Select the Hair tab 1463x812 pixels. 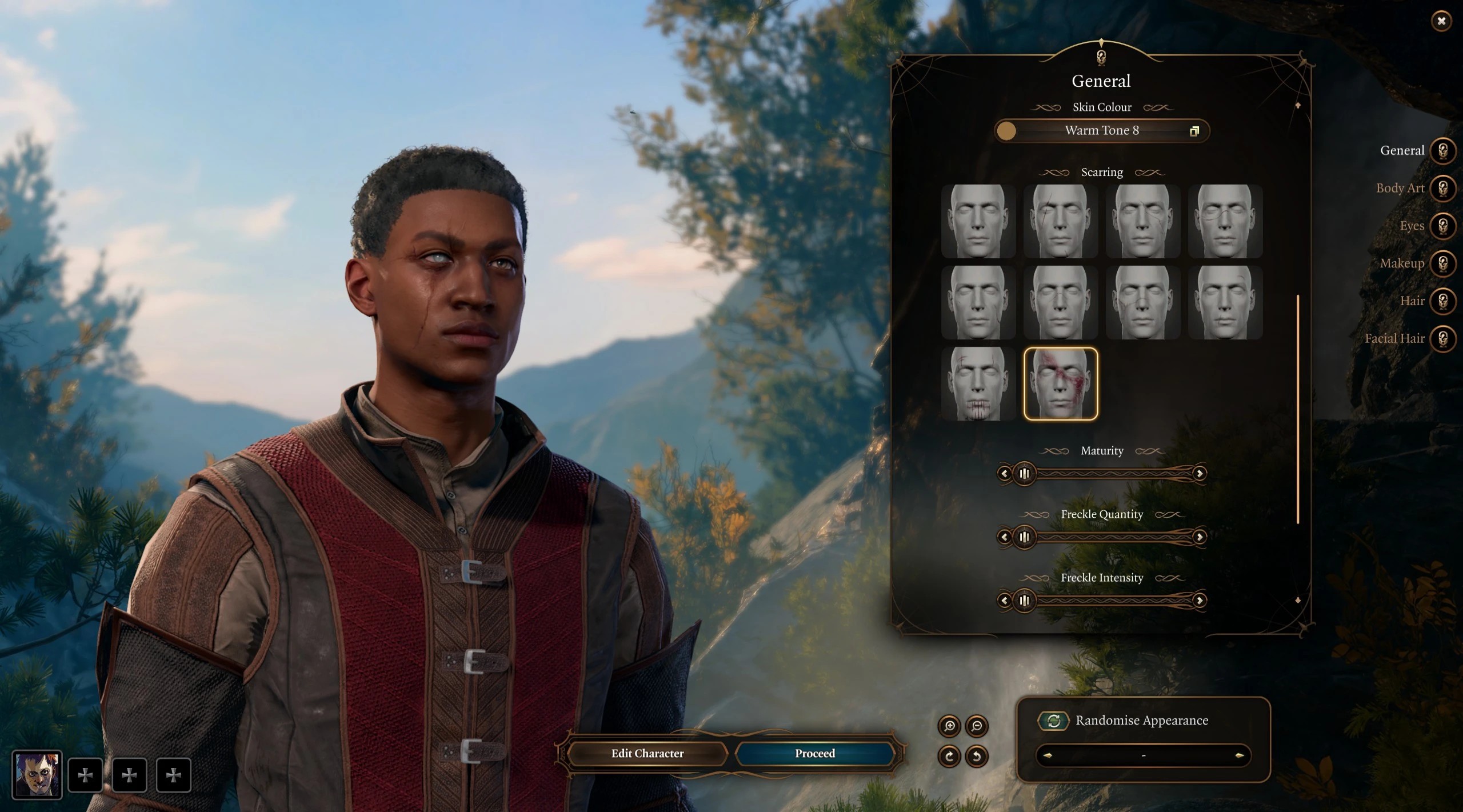(1442, 301)
